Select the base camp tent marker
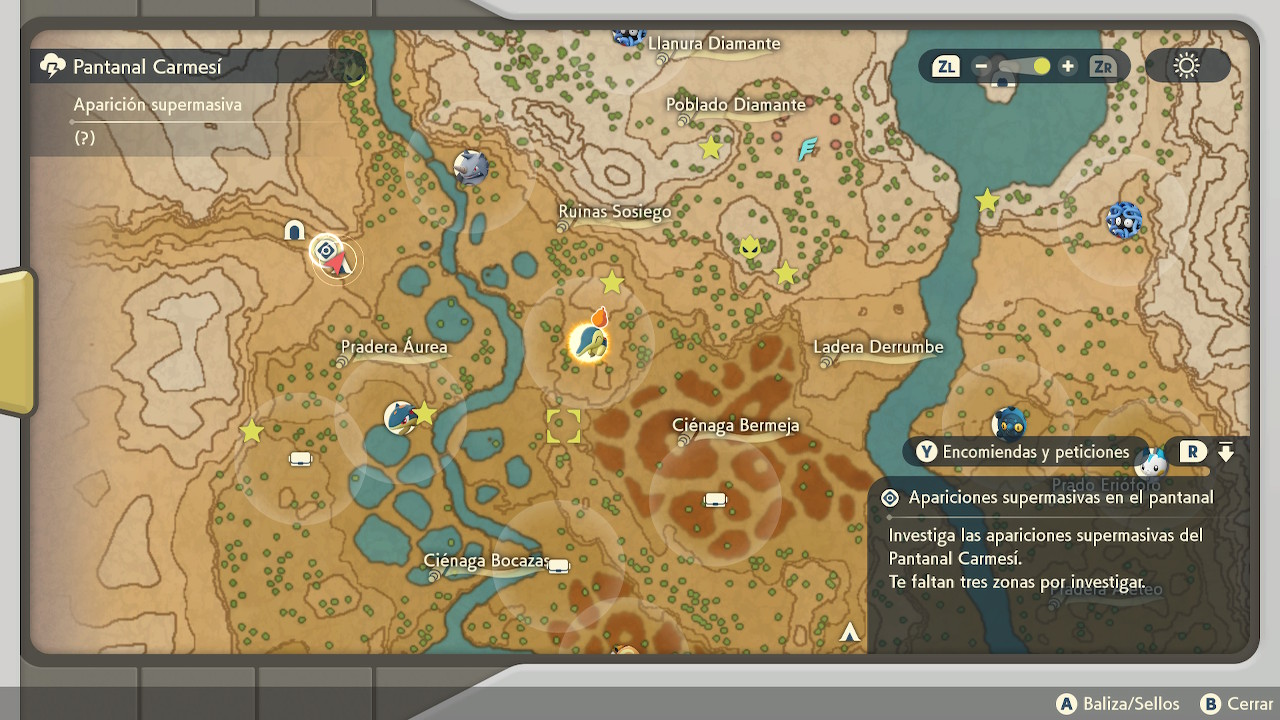The height and width of the screenshot is (720, 1280). [294, 231]
